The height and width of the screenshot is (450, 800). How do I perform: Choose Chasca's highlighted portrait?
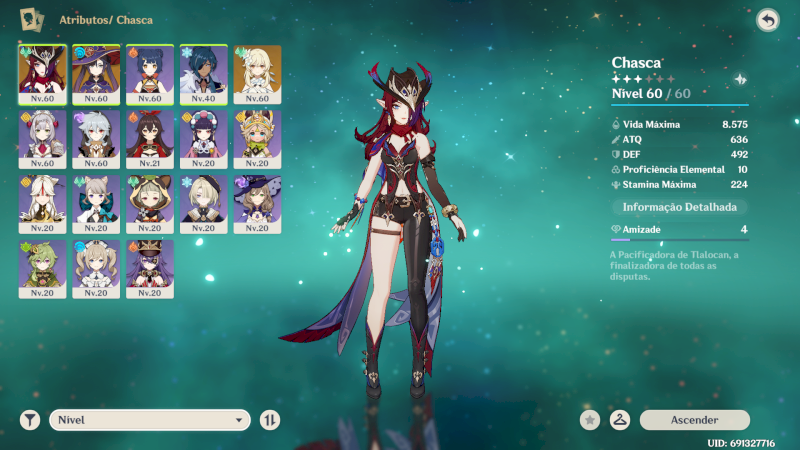pyautogui.click(x=42, y=74)
